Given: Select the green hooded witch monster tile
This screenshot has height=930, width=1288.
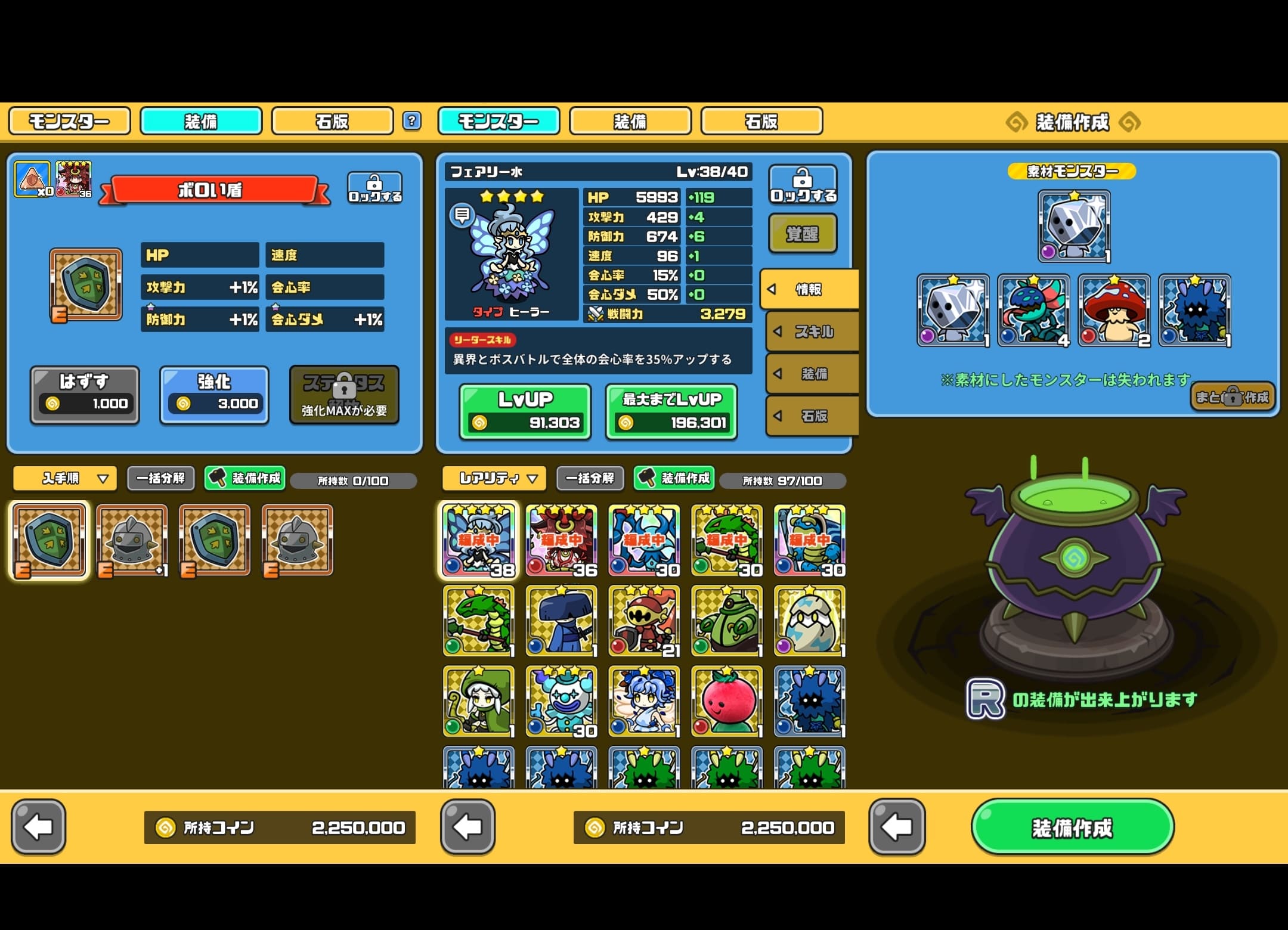Looking at the screenshot, I should coord(478,701).
